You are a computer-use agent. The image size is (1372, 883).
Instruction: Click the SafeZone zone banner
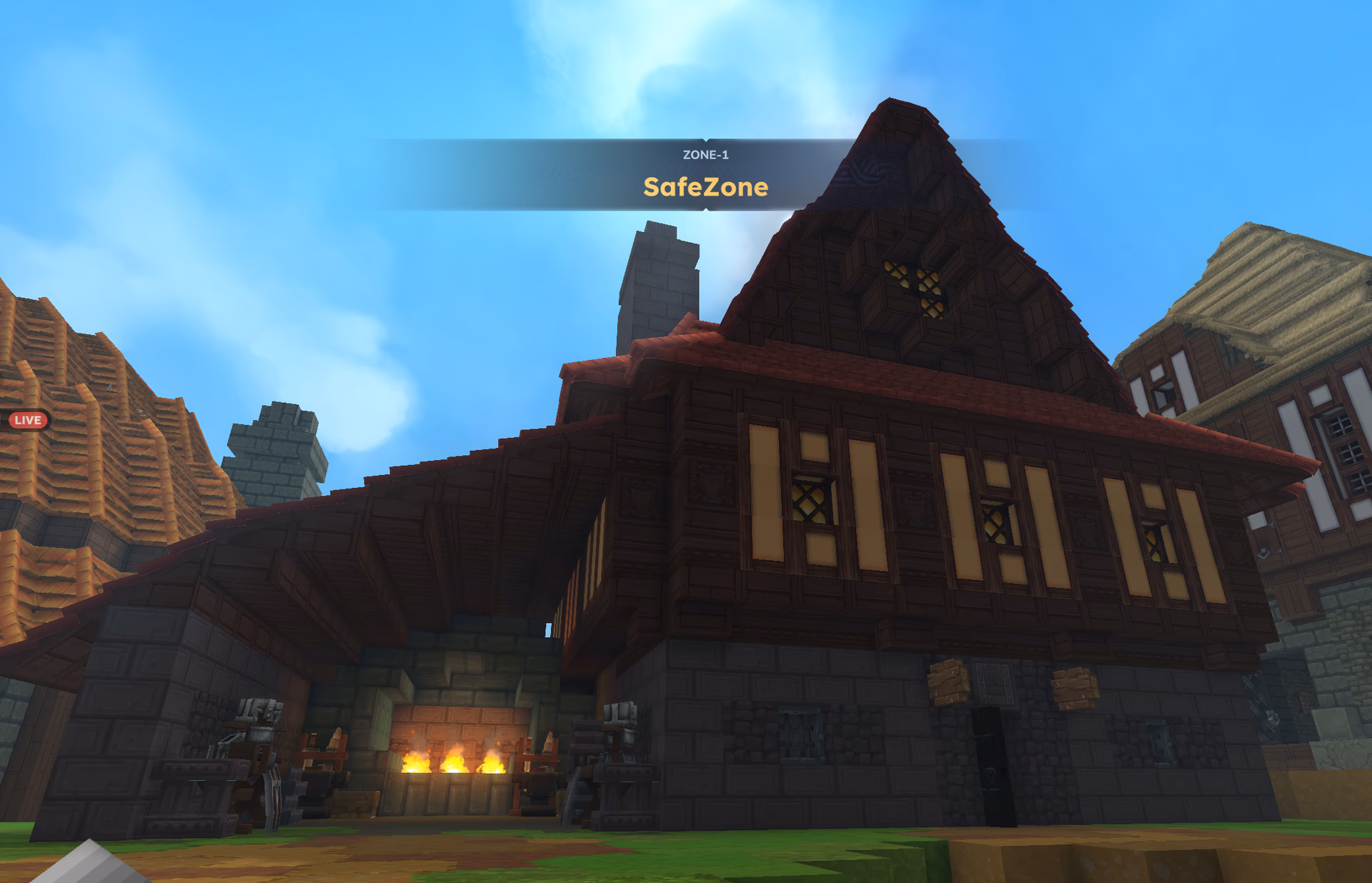click(706, 188)
